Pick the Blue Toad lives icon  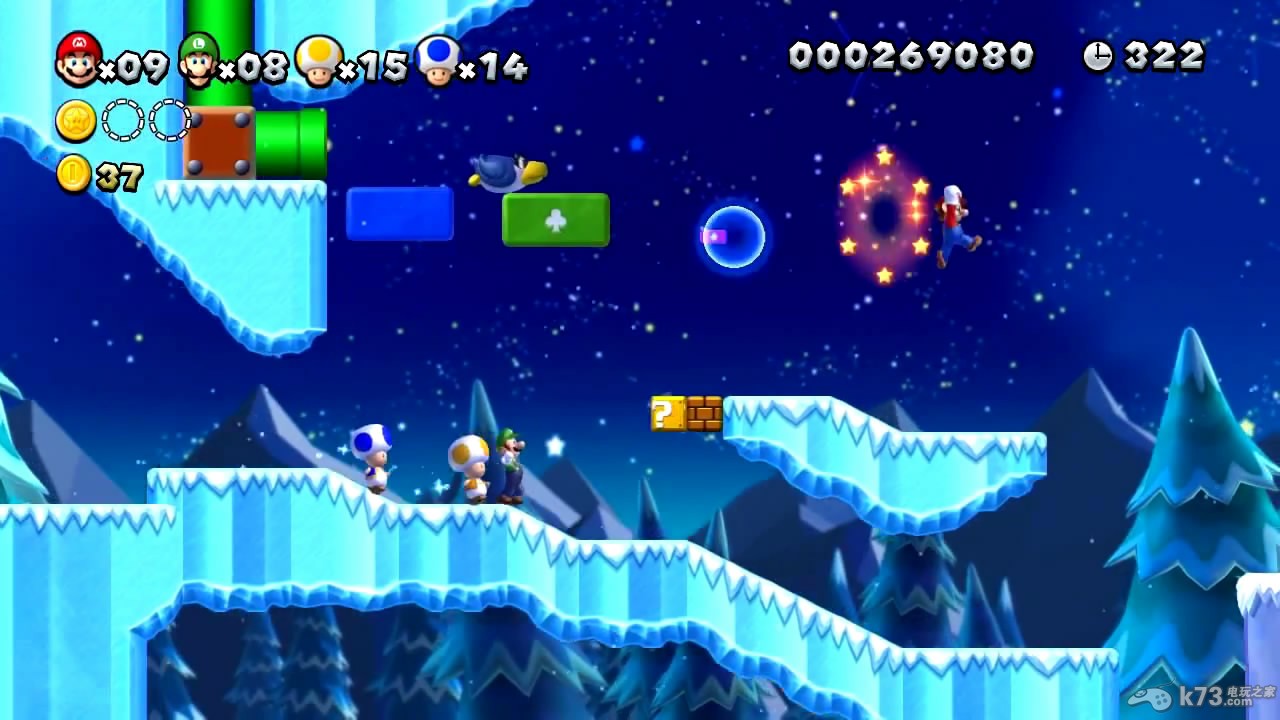[437, 61]
